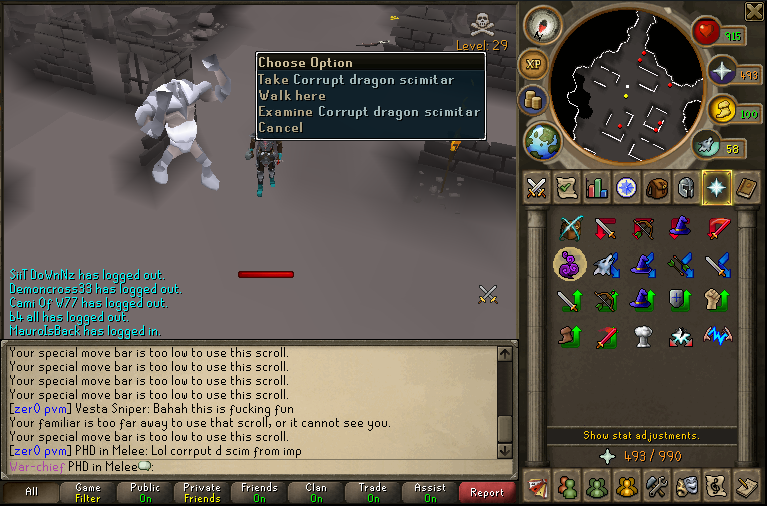Open the magic spellbook tab
Viewport: 767px width, 506px height.
point(746,187)
